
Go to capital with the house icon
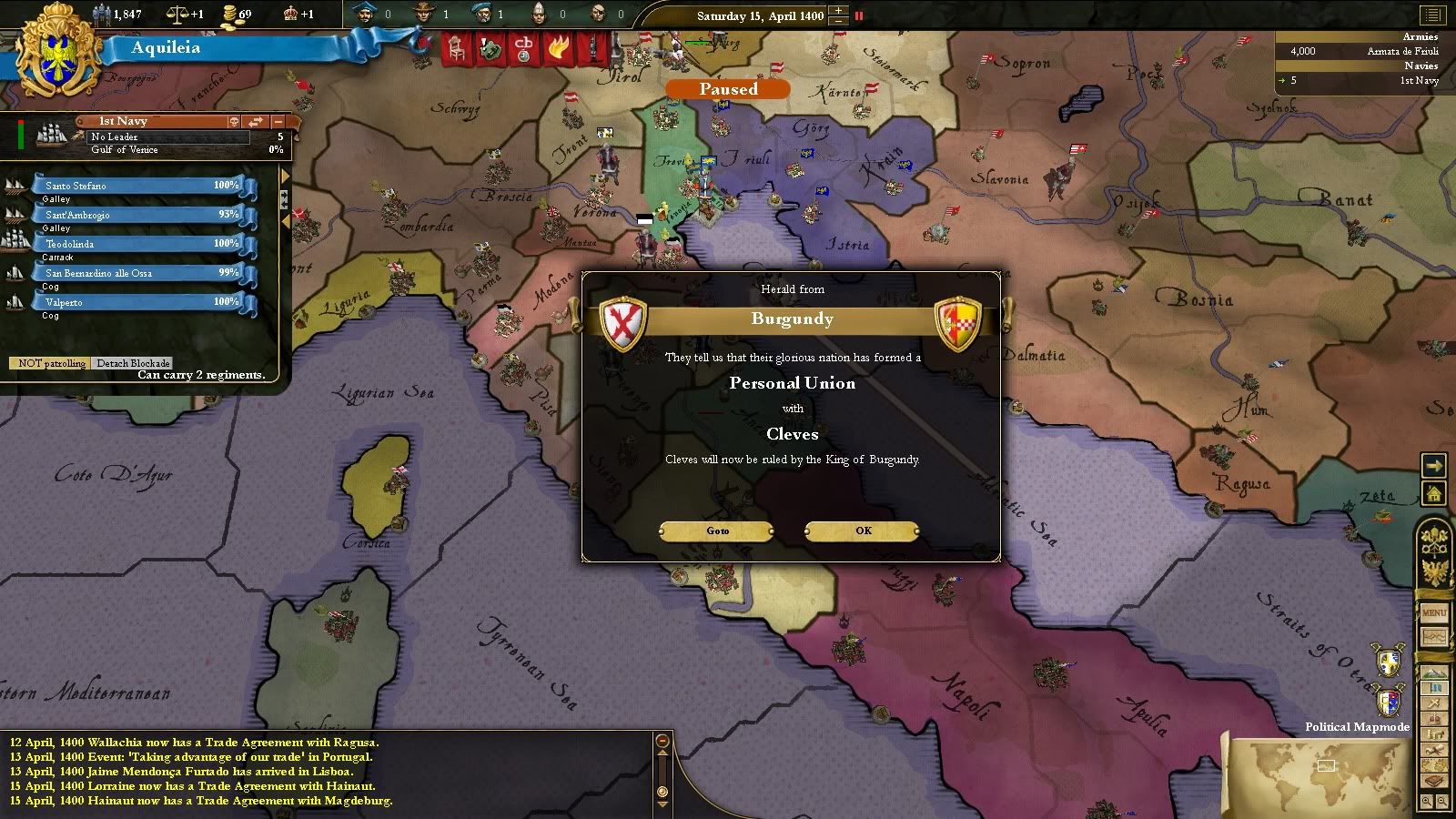(1434, 494)
